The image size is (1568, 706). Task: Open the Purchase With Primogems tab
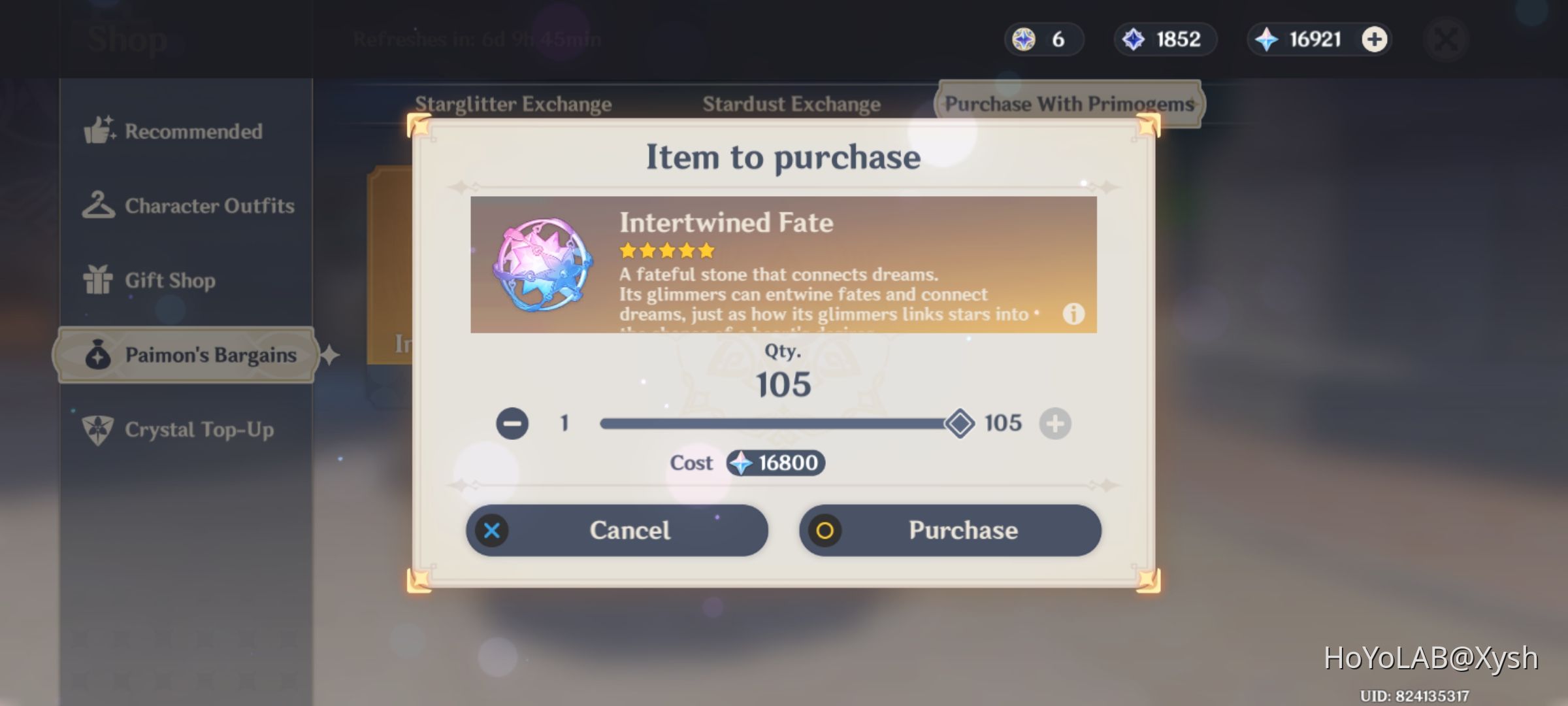1070,103
